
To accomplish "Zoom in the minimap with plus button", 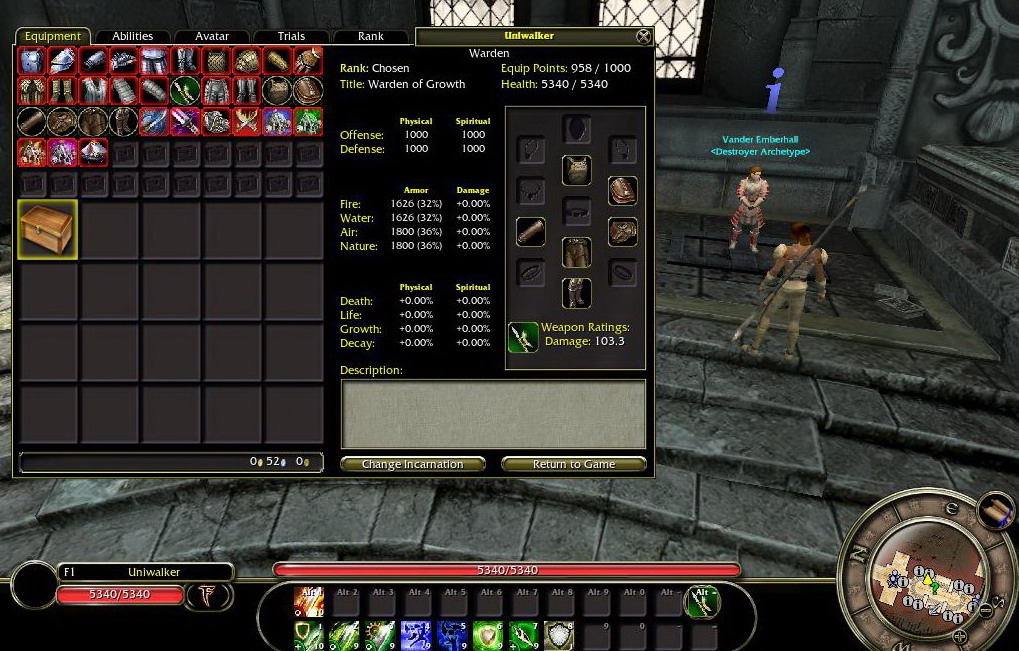I will point(960,636).
